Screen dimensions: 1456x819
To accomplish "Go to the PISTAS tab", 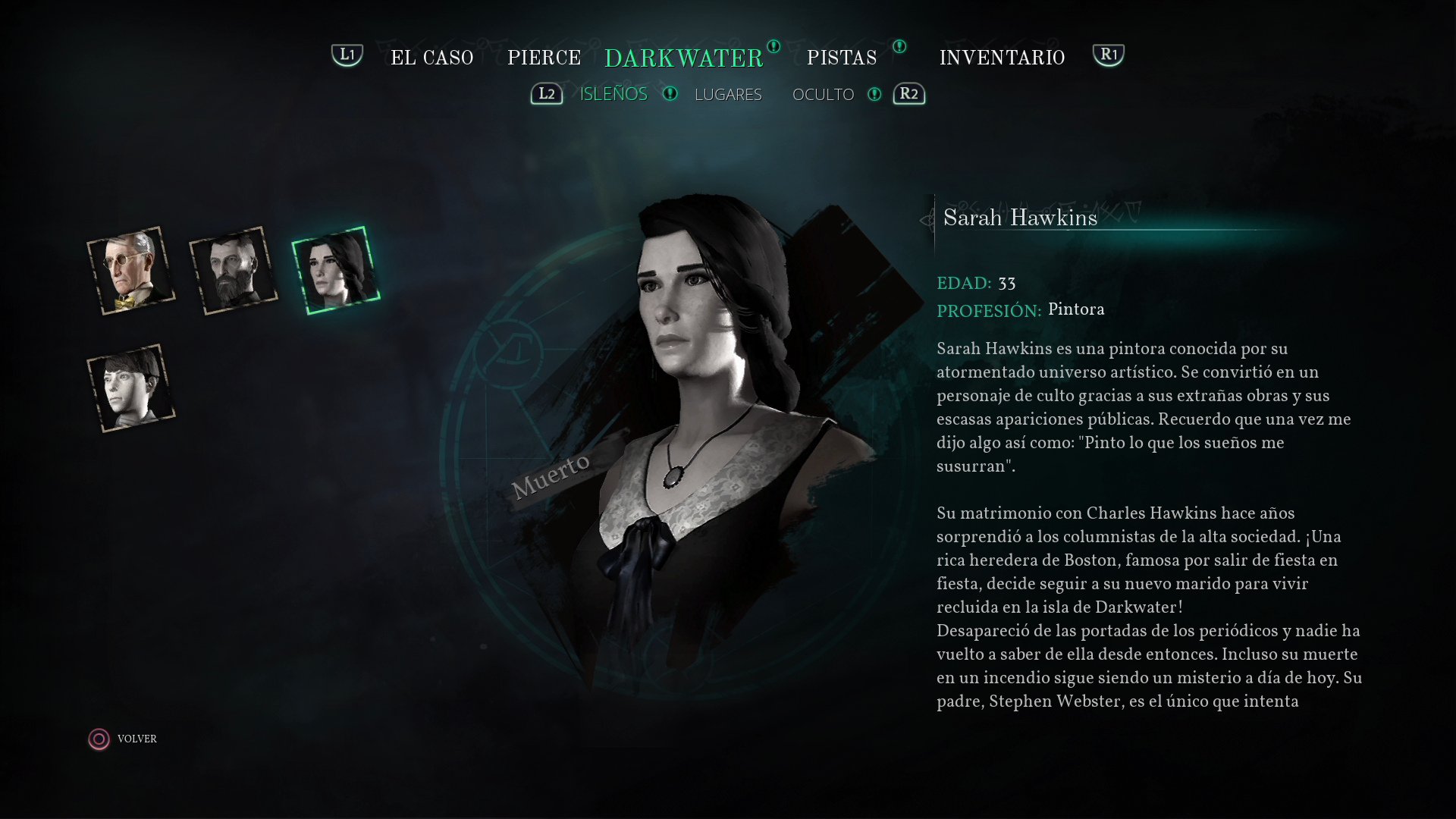I will click(x=842, y=58).
